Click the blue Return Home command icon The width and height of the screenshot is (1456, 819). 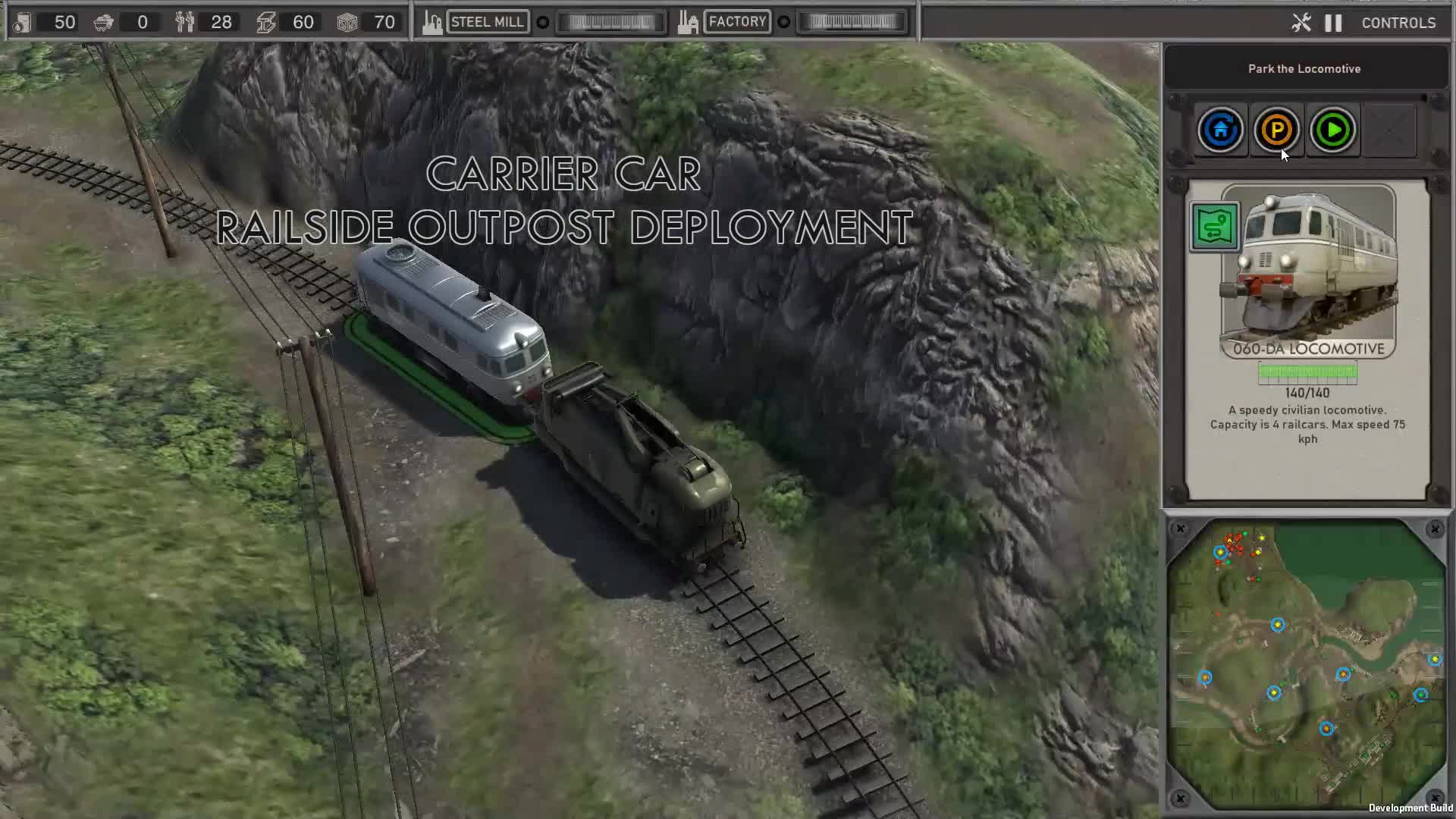(x=1220, y=130)
